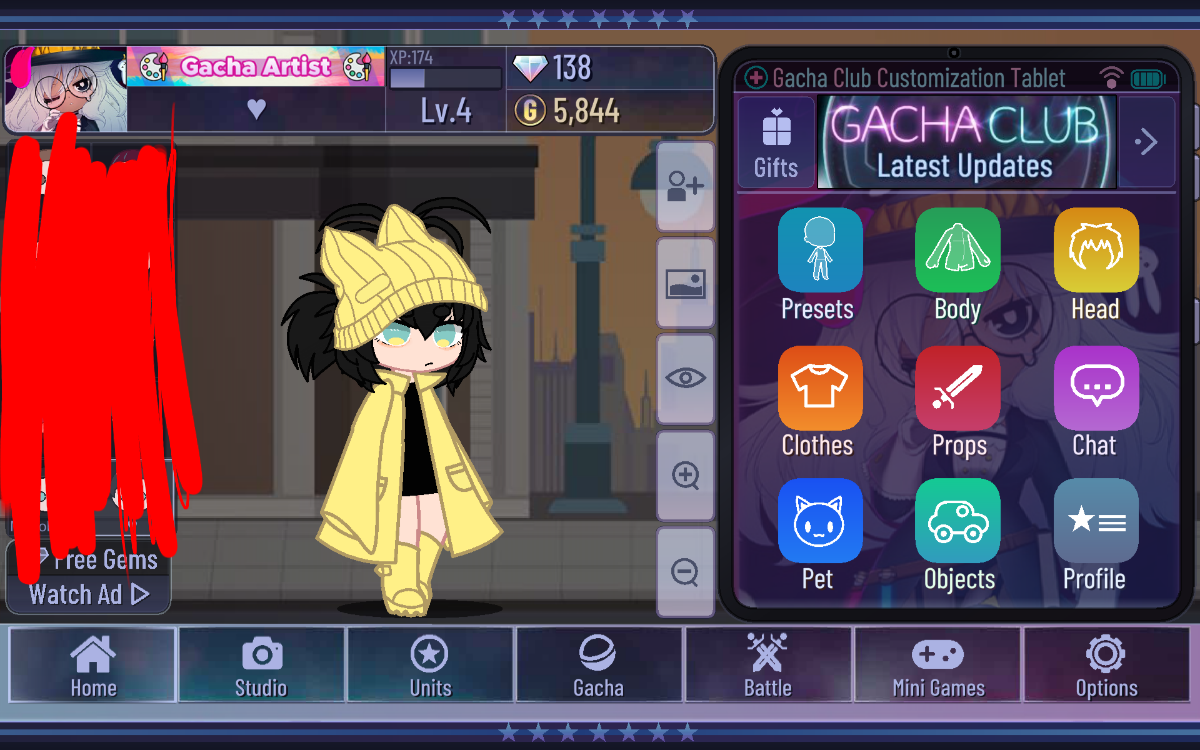This screenshot has height=750, width=1200.
Task: Open the Chat speech bubble option
Action: tap(1095, 388)
